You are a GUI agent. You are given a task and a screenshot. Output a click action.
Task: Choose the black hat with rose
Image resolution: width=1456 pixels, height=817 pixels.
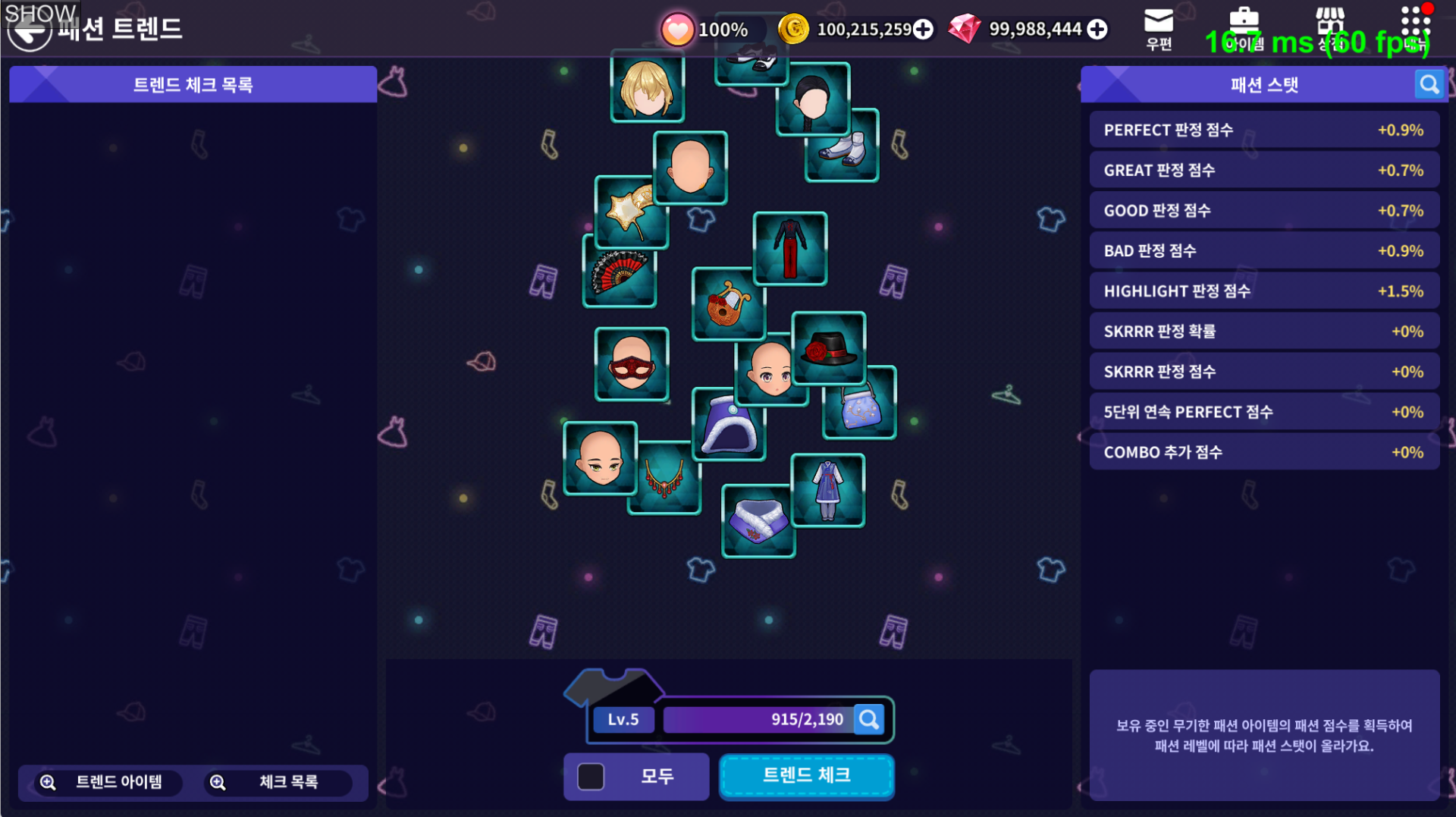point(829,347)
